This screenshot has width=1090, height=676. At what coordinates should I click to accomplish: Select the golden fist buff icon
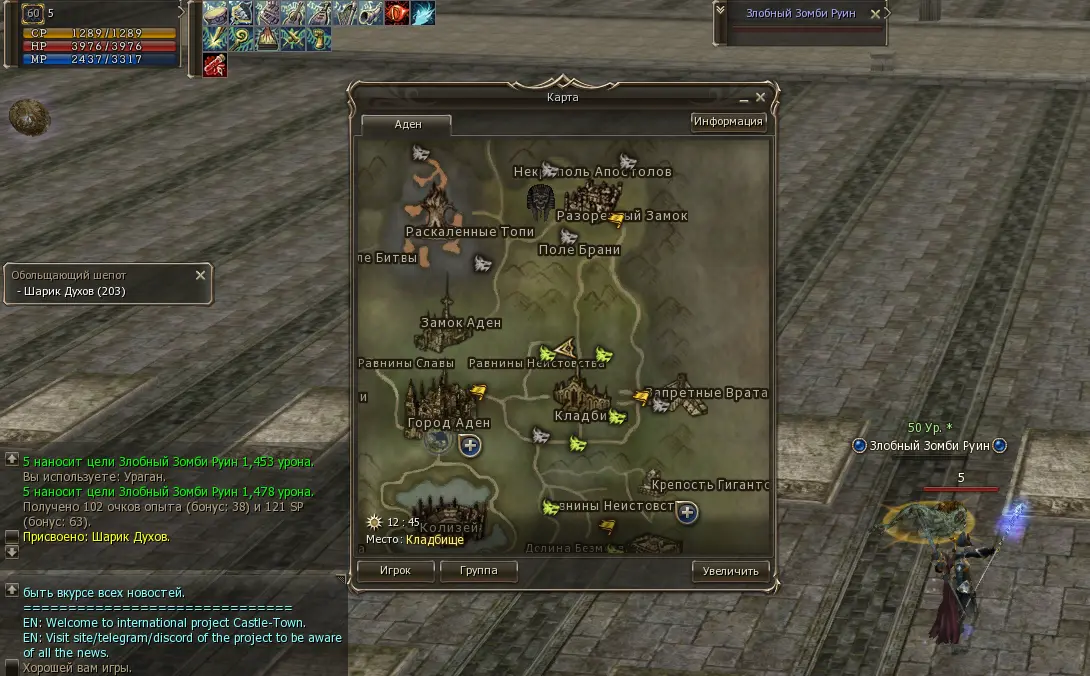coord(319,39)
